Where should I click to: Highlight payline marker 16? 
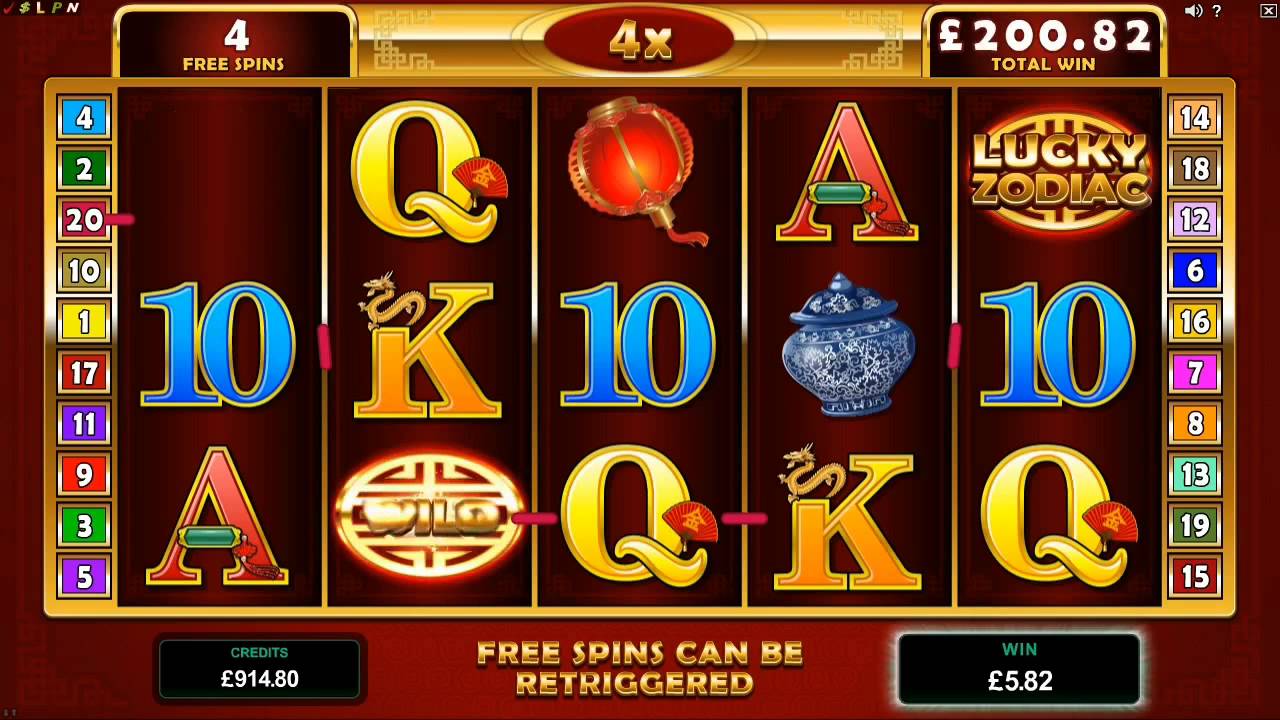click(1195, 322)
